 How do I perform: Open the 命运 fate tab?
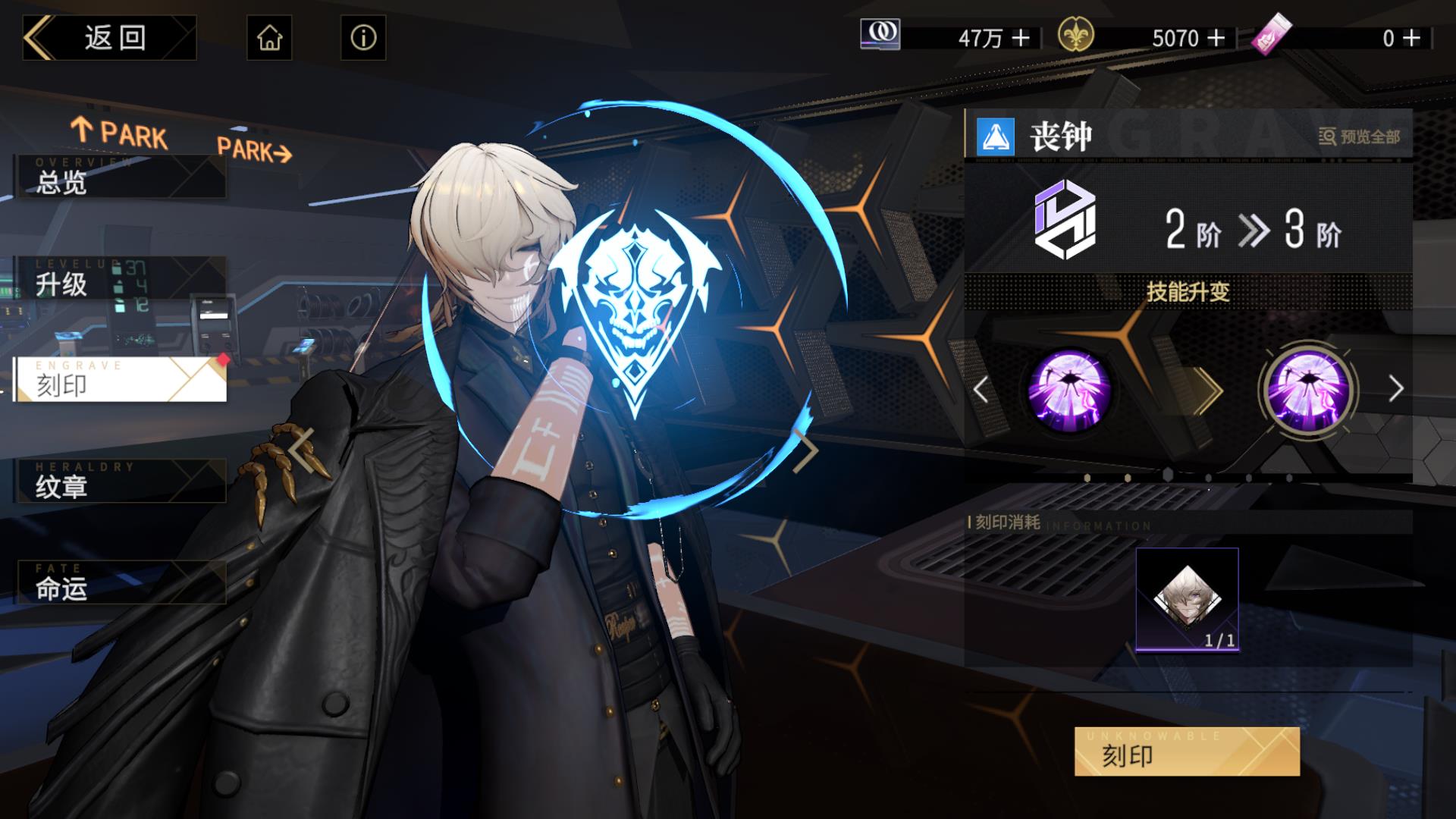coord(120,583)
